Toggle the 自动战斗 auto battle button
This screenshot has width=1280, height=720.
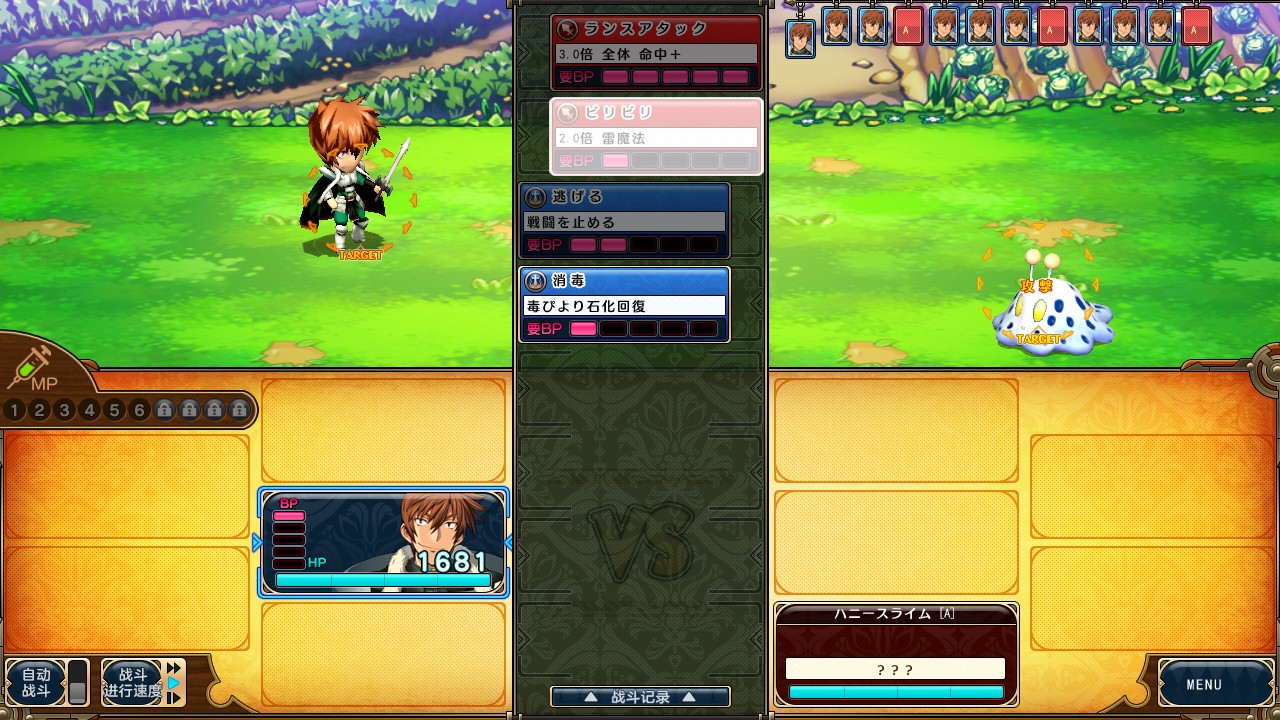36,683
